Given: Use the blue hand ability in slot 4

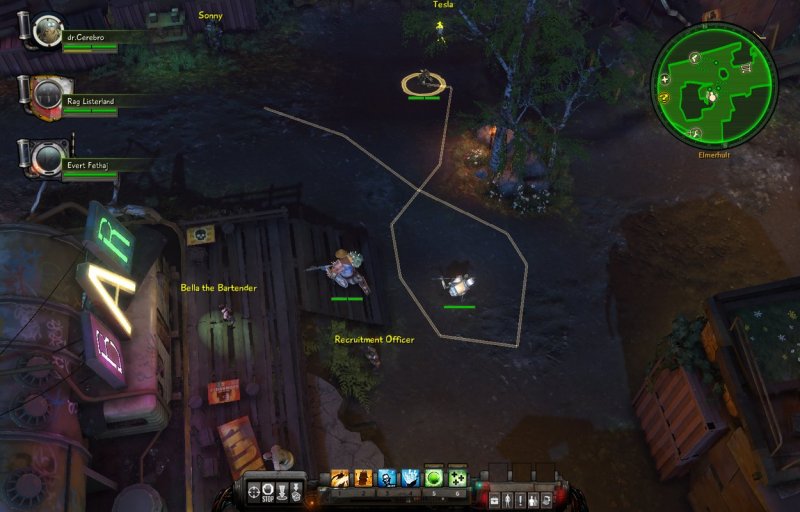Looking at the screenshot, I should [410, 479].
